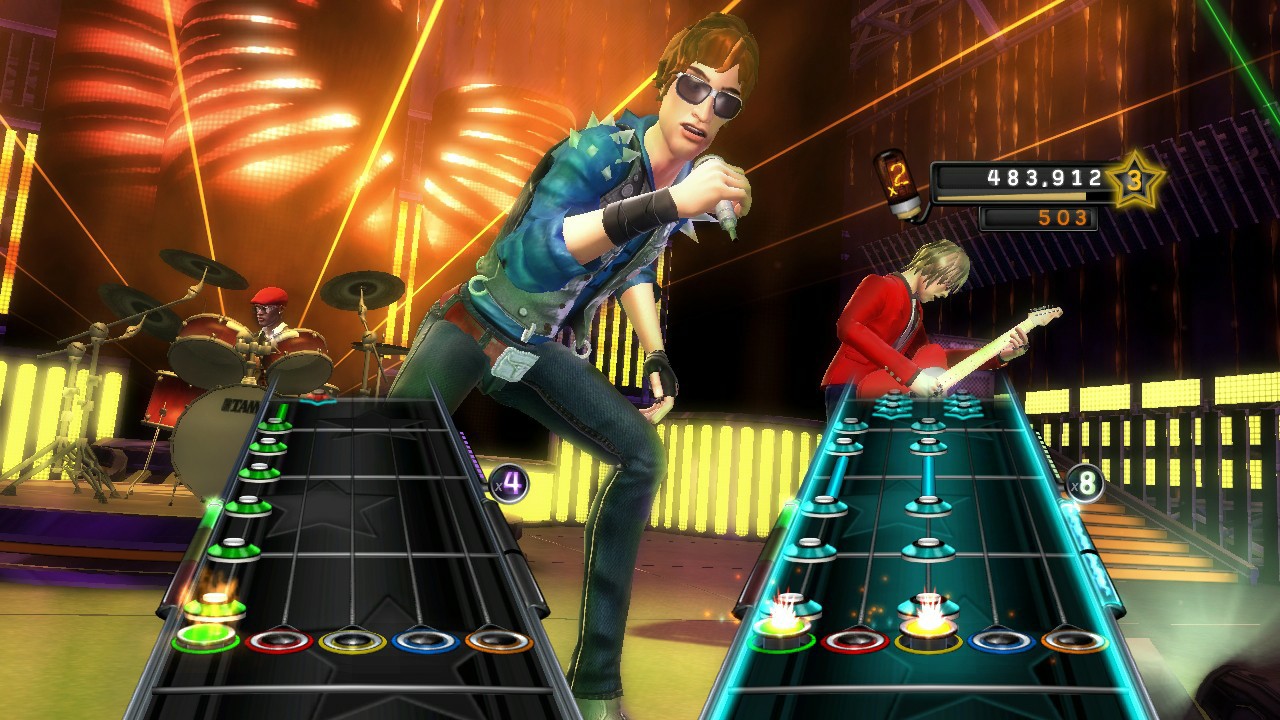Select the right guitarist note highway
This screenshot has width=1280, height=720.
click(930, 520)
